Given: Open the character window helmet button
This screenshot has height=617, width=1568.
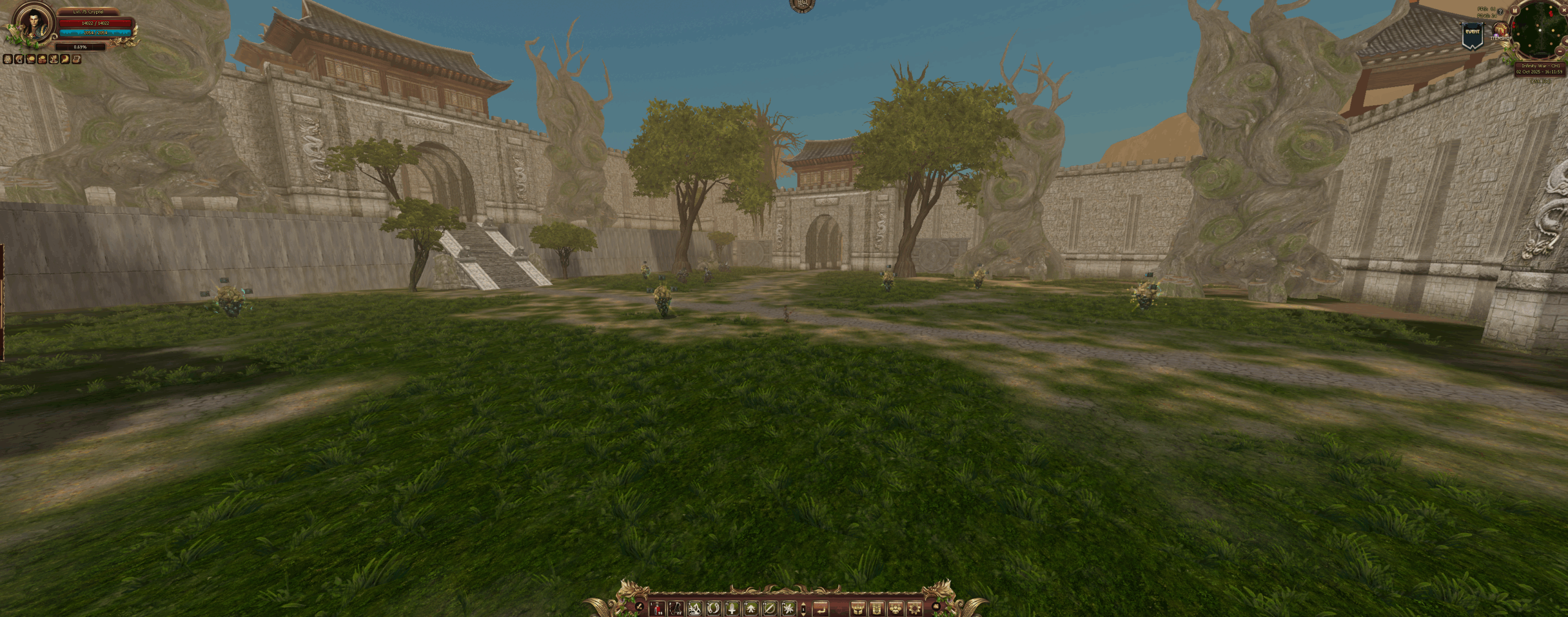Looking at the screenshot, I should pos(859,608).
